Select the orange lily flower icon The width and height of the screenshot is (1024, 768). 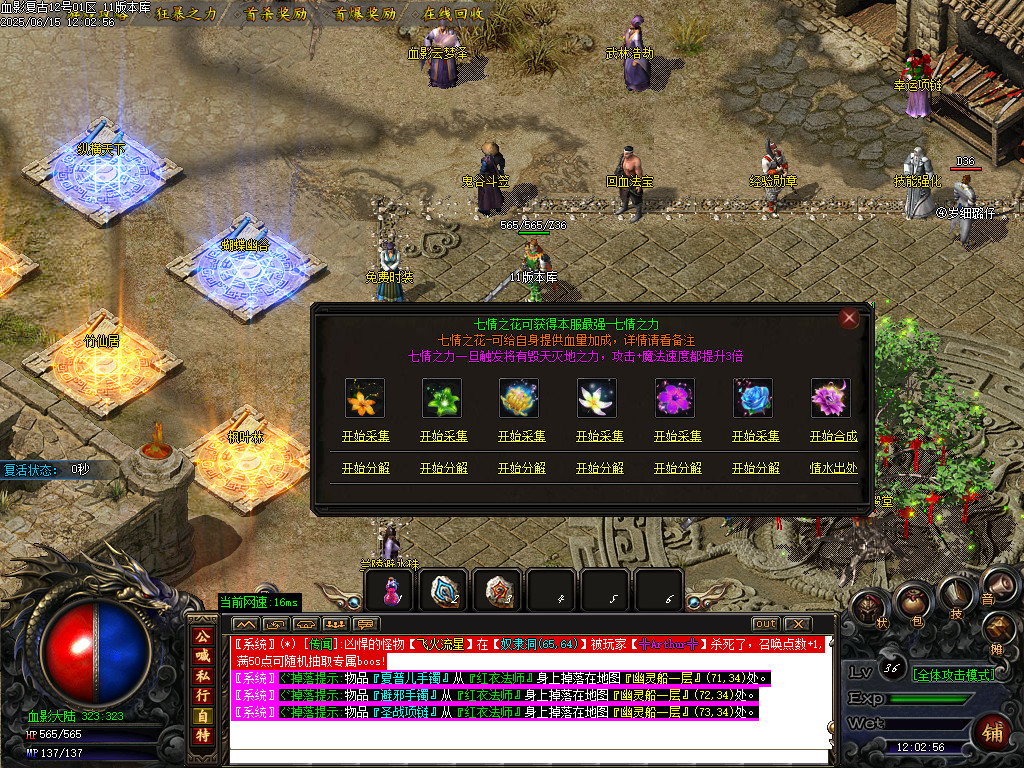(x=359, y=398)
